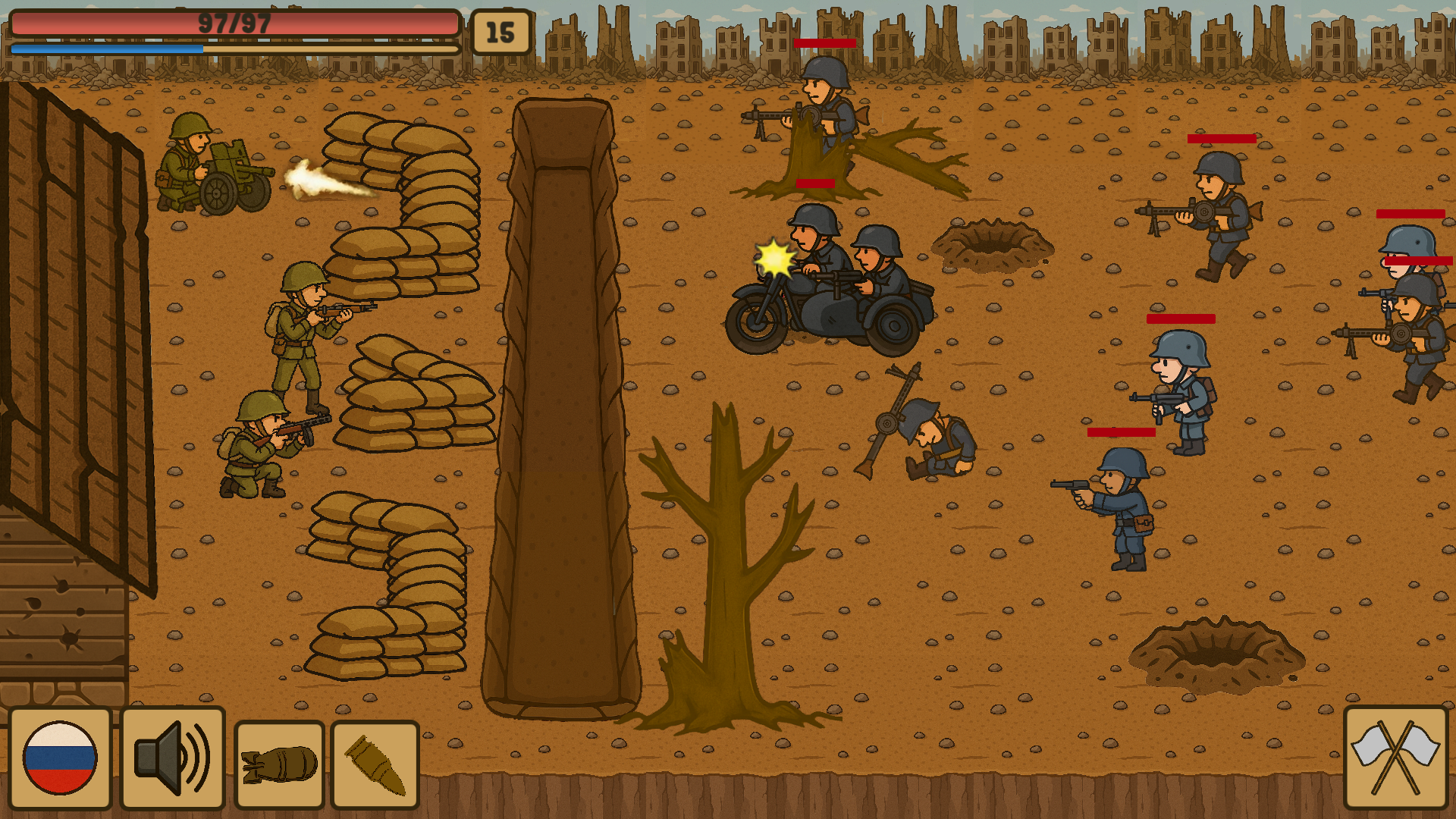This screenshot has width=1456, height=819.
Task: Click the wave counter showing 15
Action: tap(500, 32)
